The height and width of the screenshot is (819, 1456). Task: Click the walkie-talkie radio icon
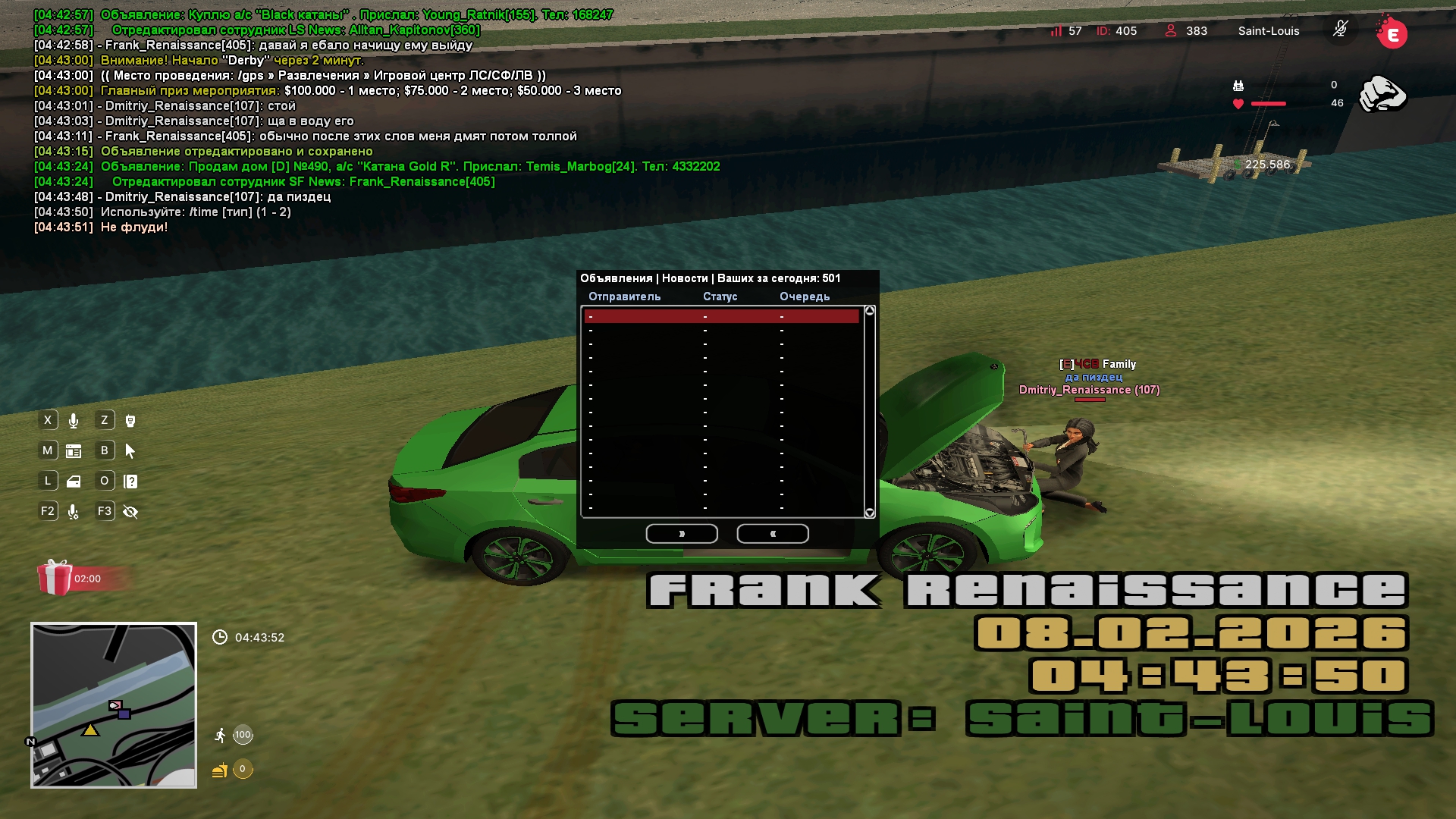tap(130, 421)
